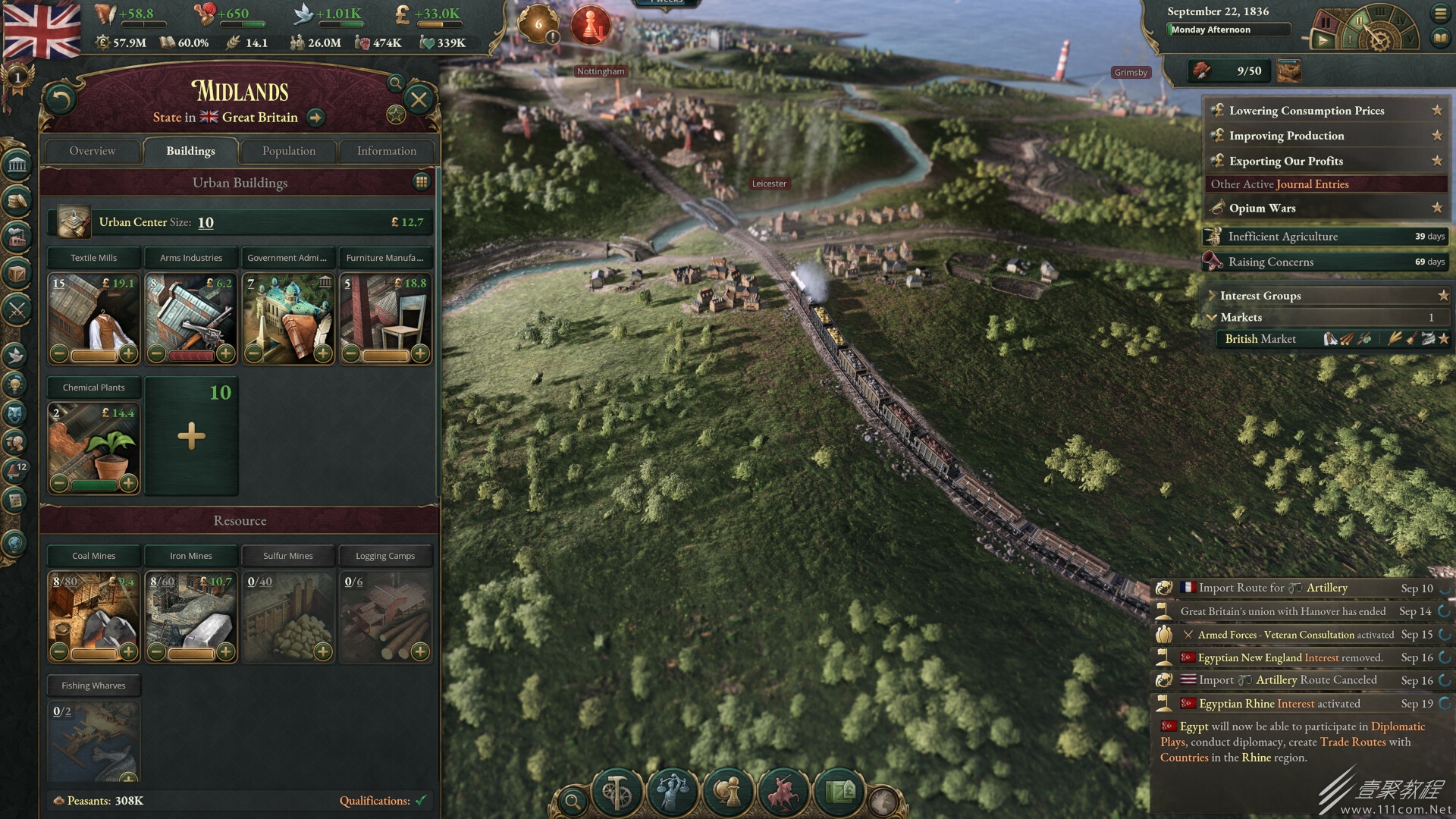Add a new urban building slot
The width and height of the screenshot is (1456, 819).
[191, 436]
